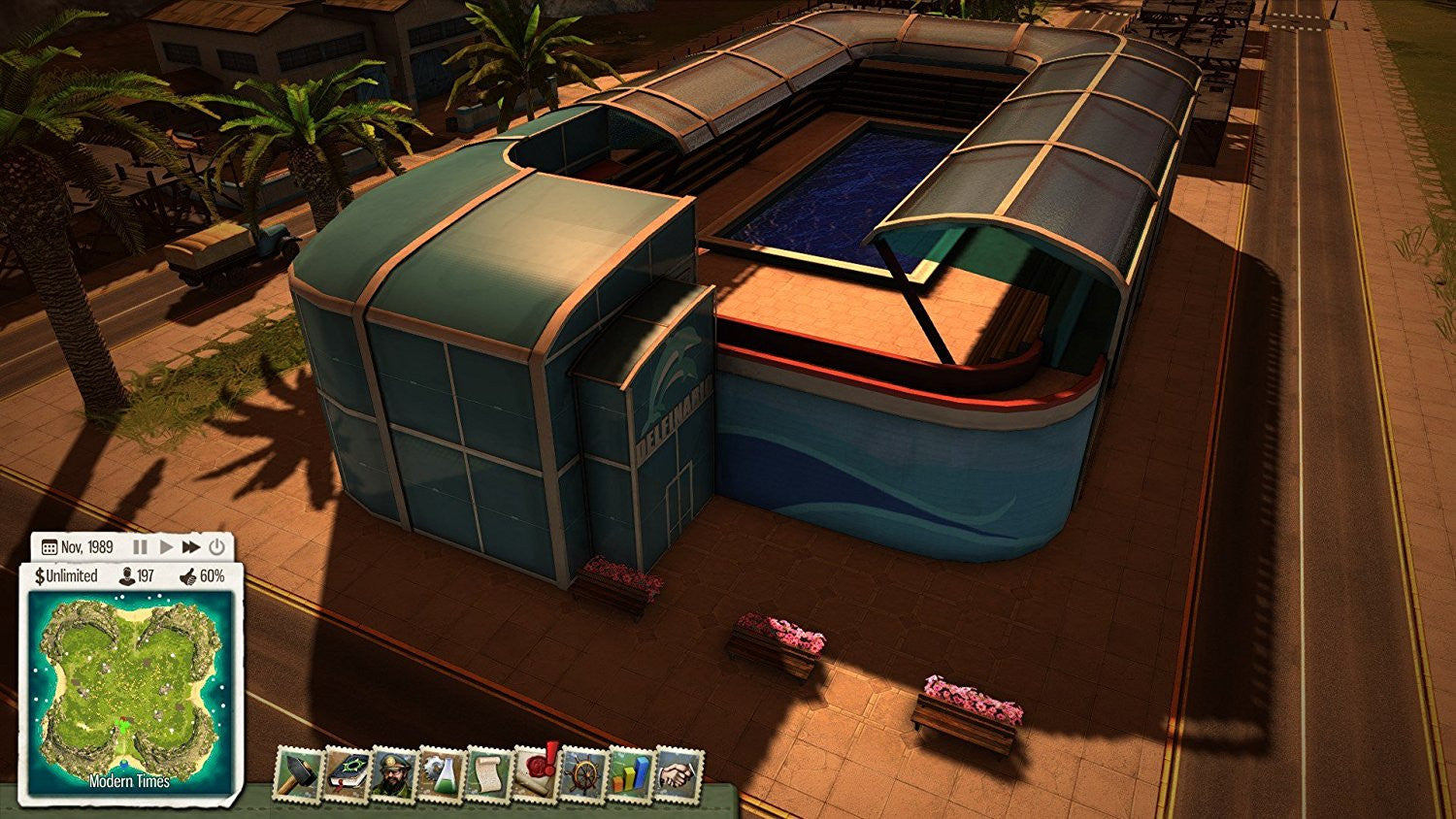Open game options via power button
This screenshot has width=1456, height=819.
(216, 547)
